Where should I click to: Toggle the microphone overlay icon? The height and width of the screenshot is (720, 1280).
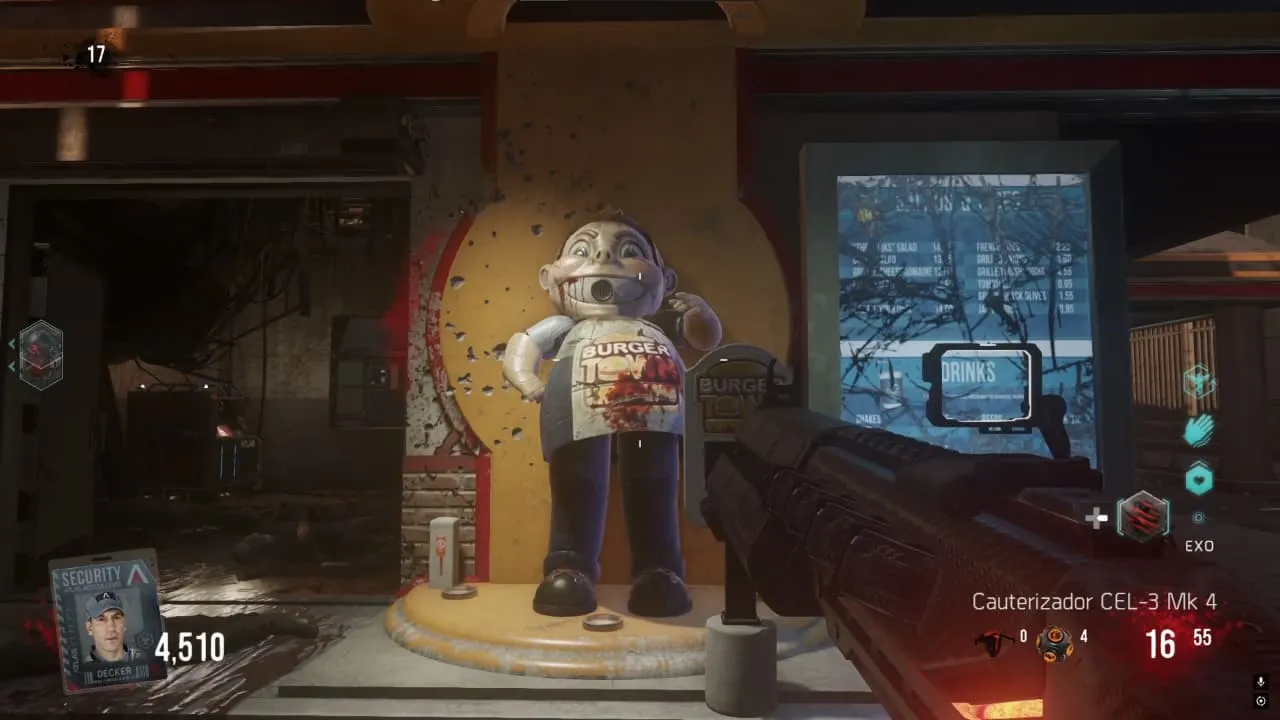(x=1261, y=682)
